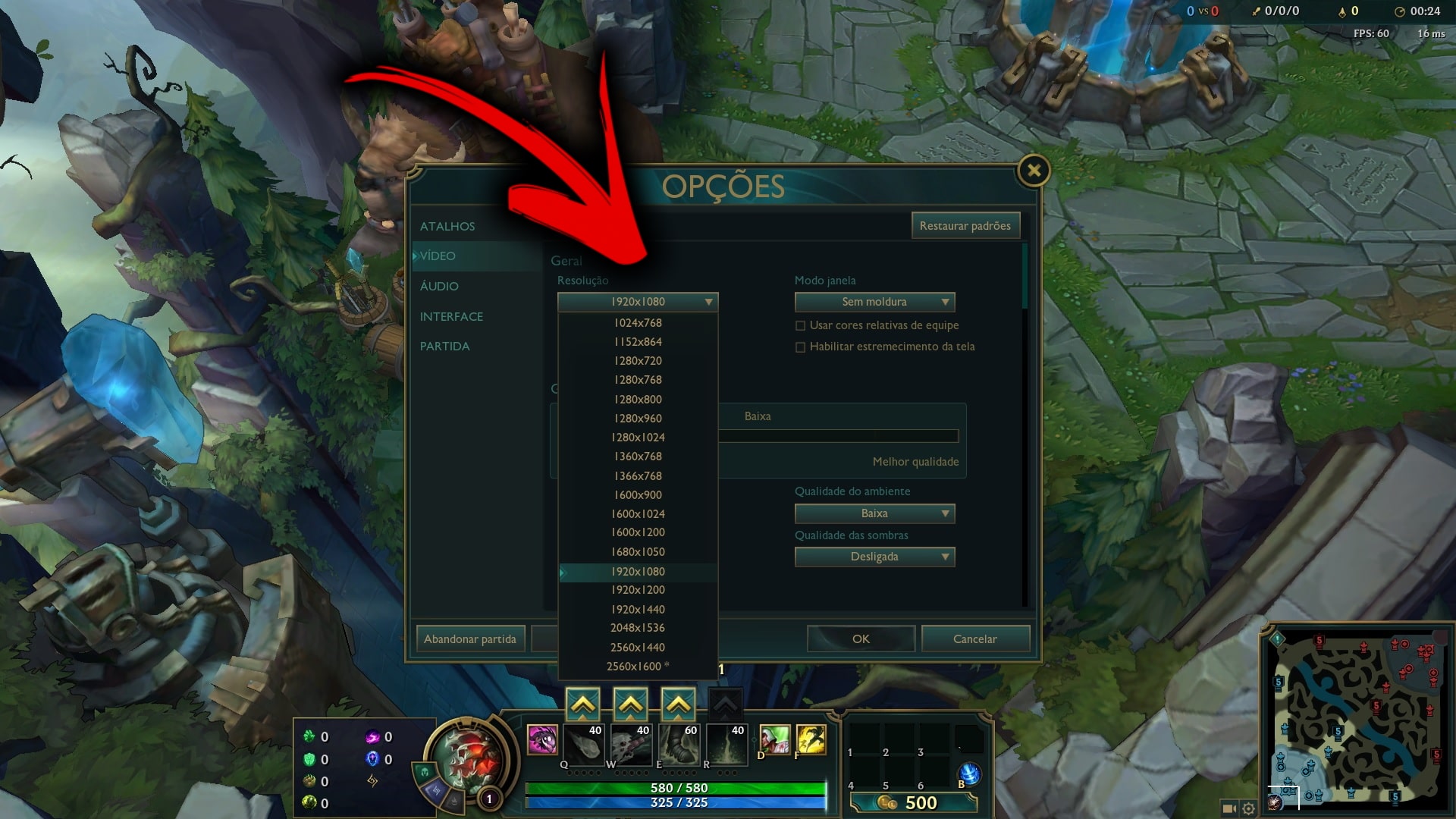Switch to the ÁUDIO tab
Screen dimensions: 1456x819
tap(438, 286)
